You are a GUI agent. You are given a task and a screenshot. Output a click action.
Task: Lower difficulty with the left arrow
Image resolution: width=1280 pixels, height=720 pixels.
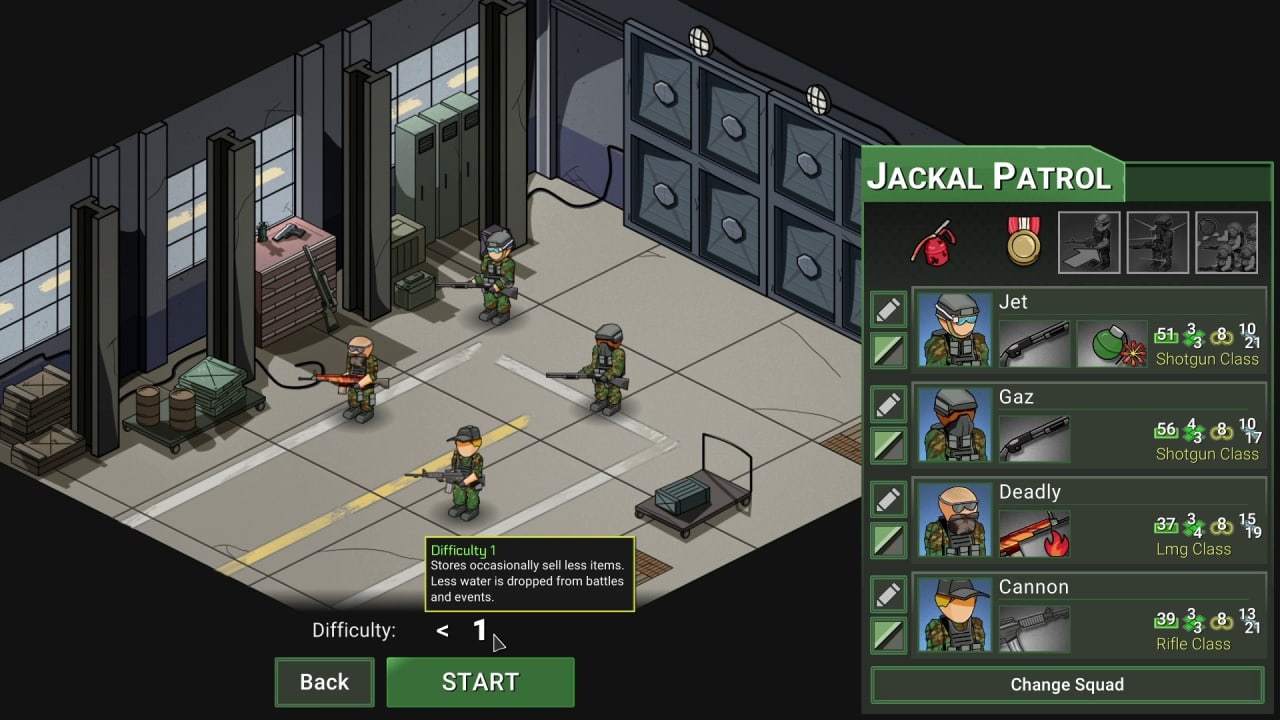(442, 631)
